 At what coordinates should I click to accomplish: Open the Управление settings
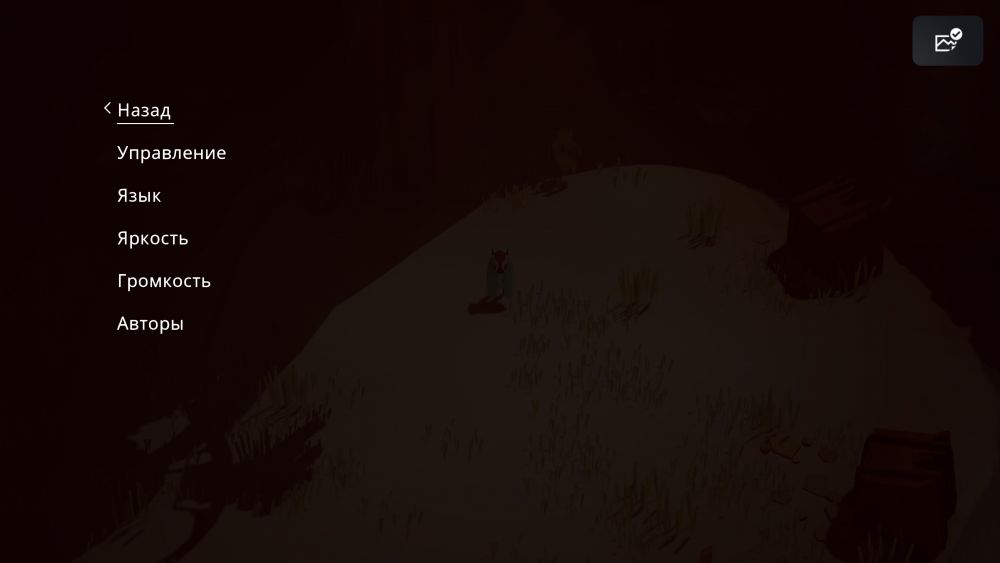coord(171,153)
